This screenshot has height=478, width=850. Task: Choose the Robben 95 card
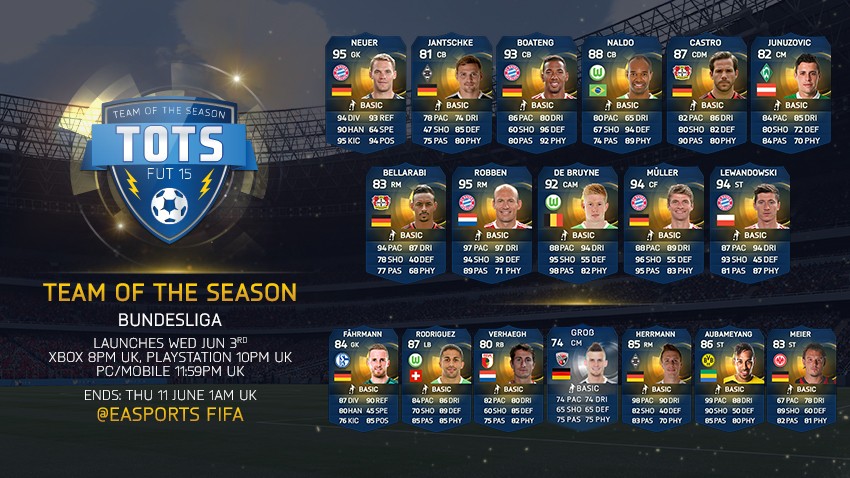click(x=491, y=222)
